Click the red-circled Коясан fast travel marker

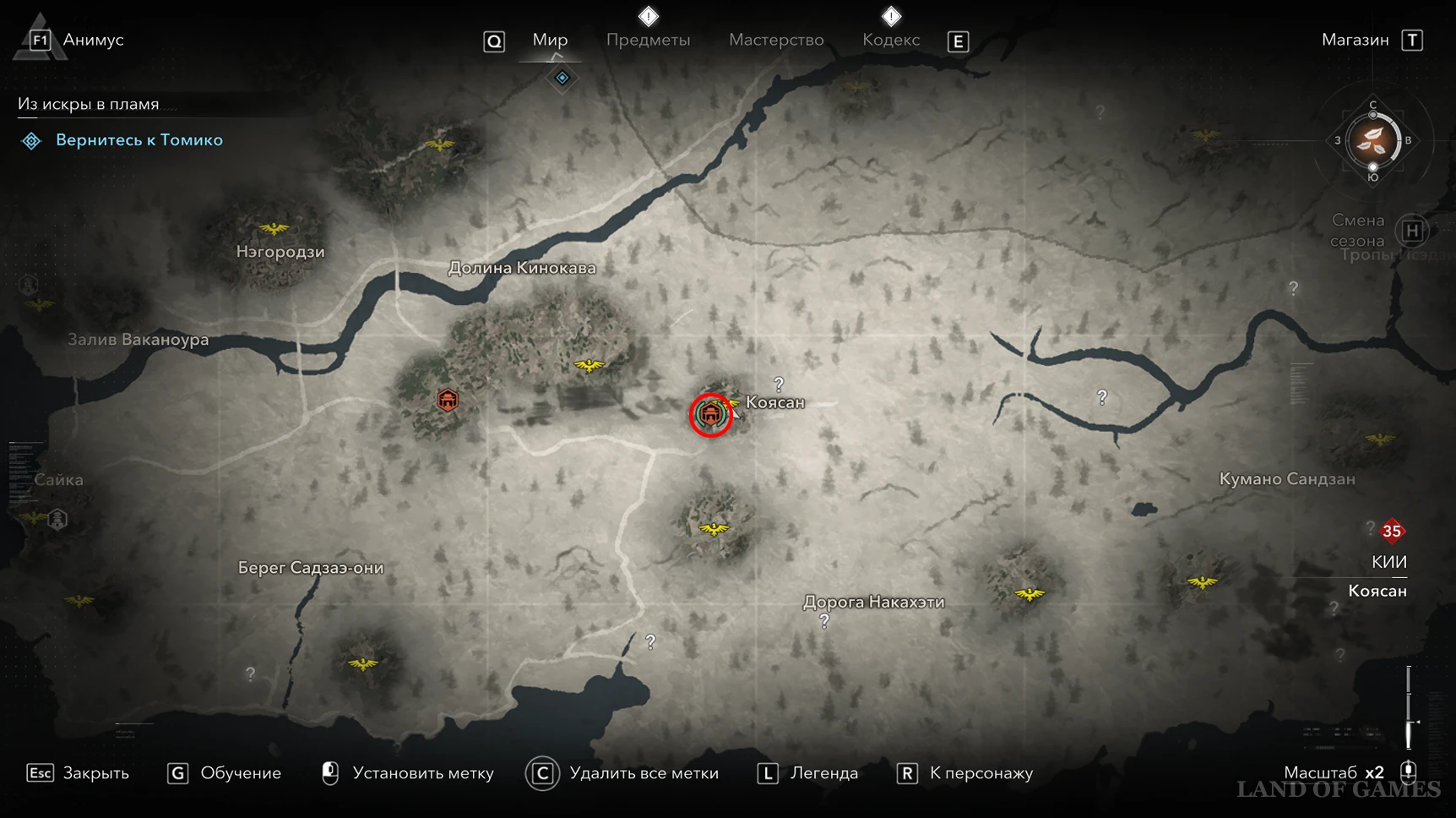click(710, 414)
